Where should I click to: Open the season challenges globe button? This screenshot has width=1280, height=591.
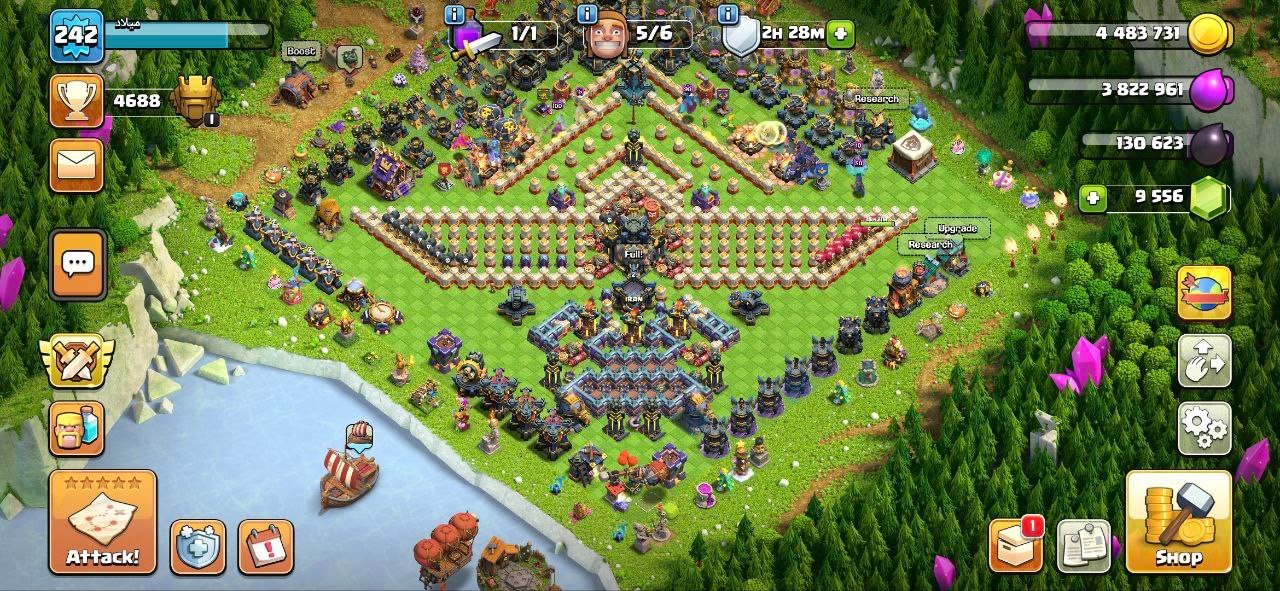(1204, 293)
